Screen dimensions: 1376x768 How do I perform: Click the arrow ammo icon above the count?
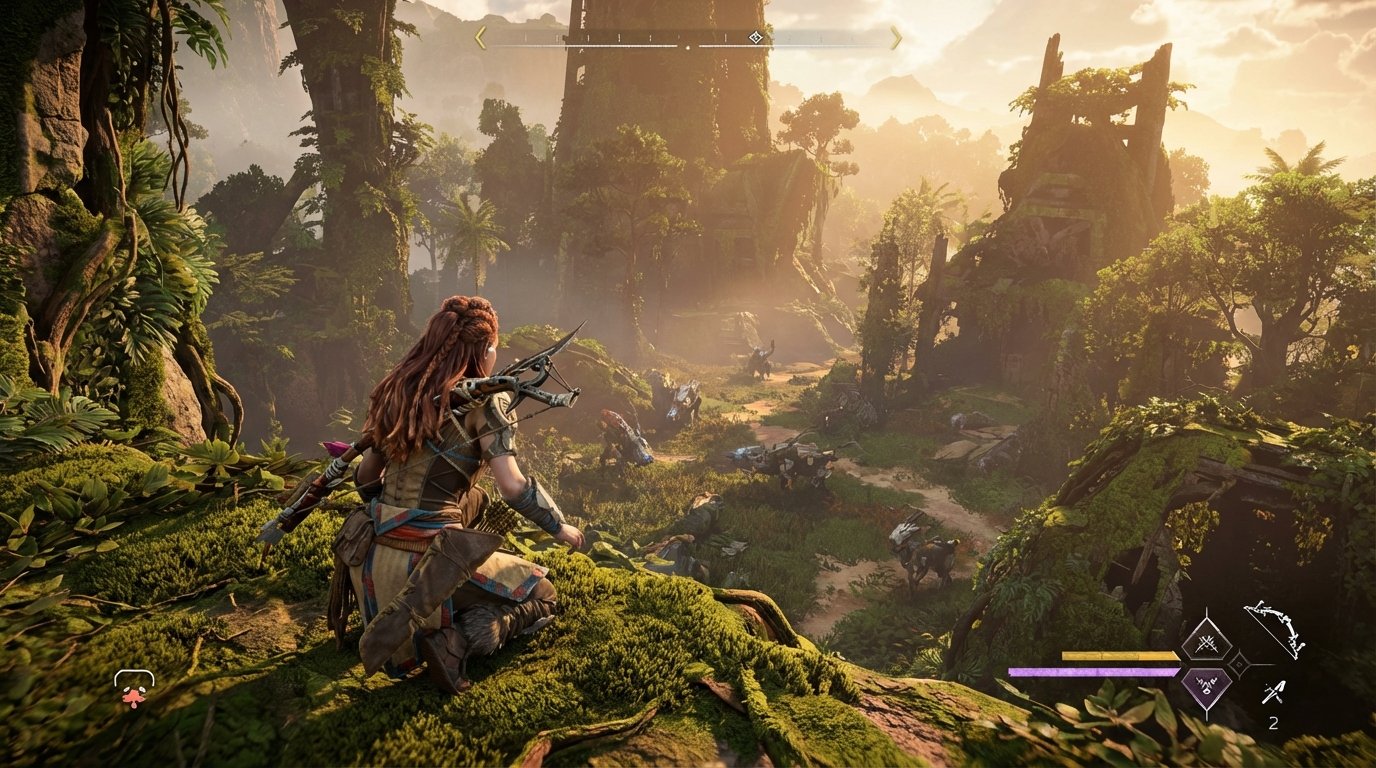1272,692
